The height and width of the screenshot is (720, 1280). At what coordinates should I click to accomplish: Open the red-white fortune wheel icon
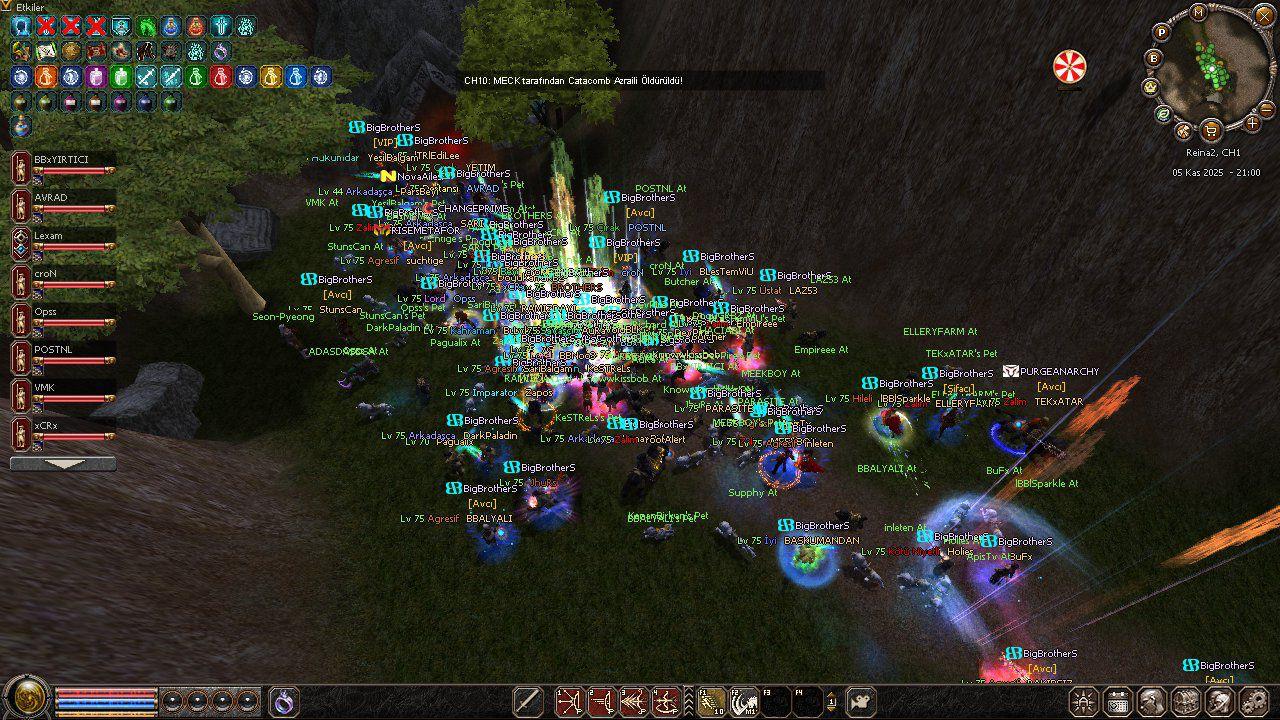[1069, 67]
